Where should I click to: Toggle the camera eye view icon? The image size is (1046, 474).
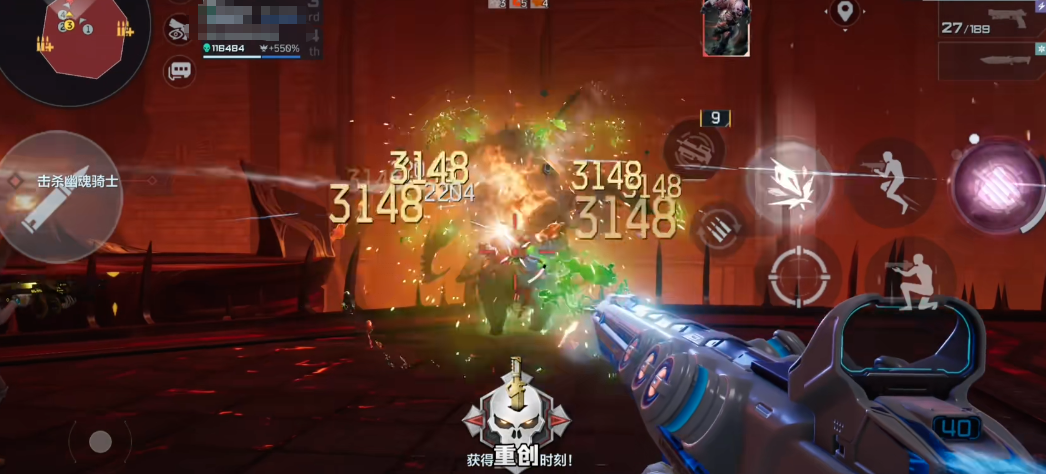180,29
